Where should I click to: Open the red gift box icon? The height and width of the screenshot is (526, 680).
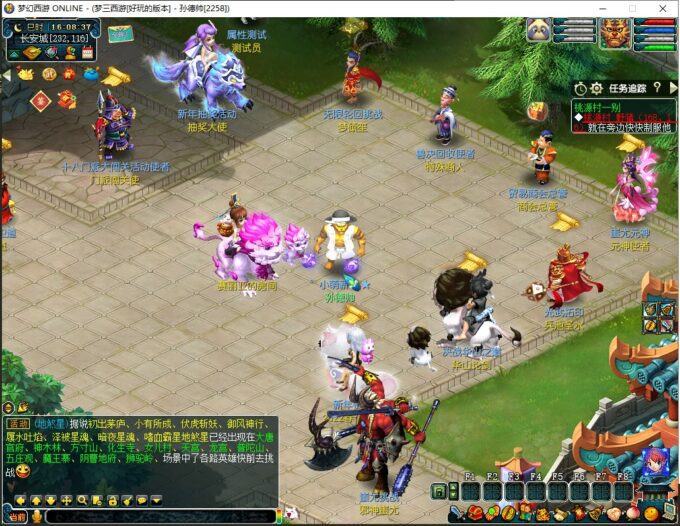(x=66, y=99)
